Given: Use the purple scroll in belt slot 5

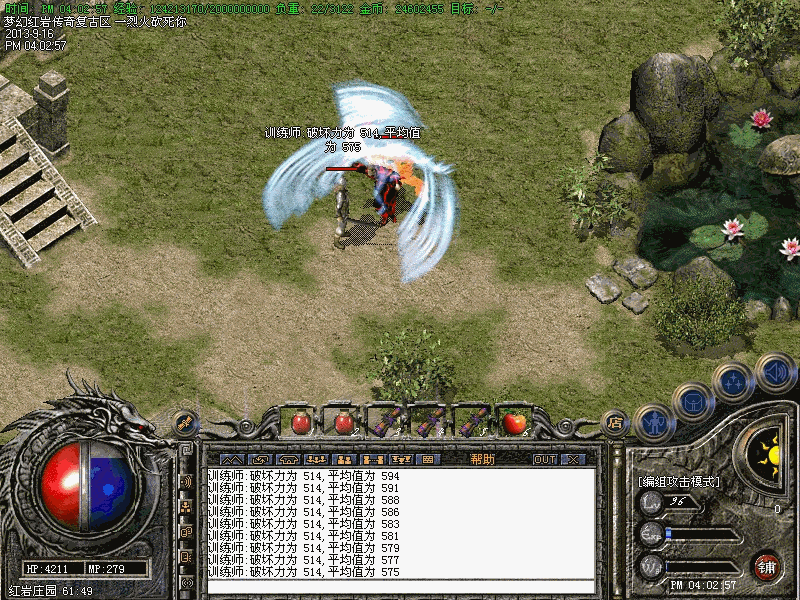Looking at the screenshot, I should point(472,422).
